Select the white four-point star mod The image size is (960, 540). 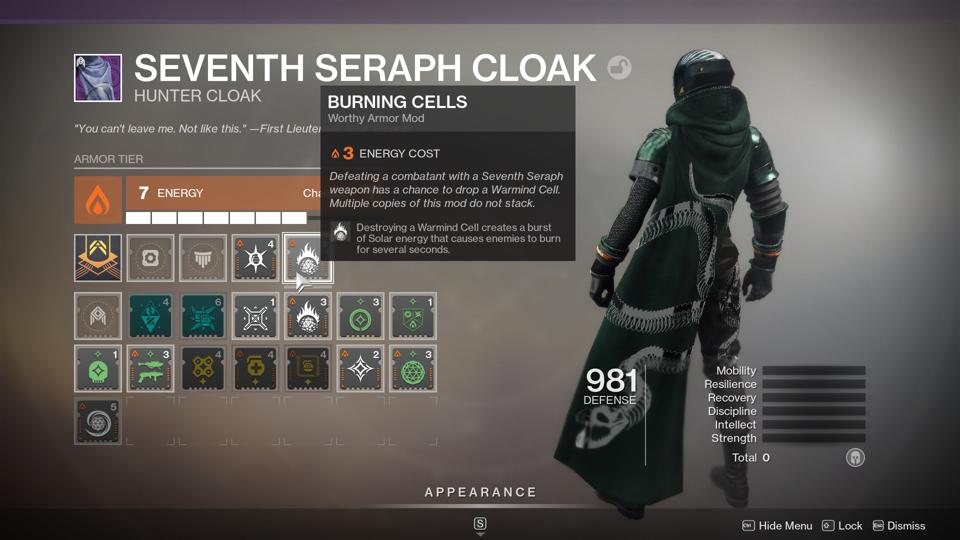[x=358, y=368]
